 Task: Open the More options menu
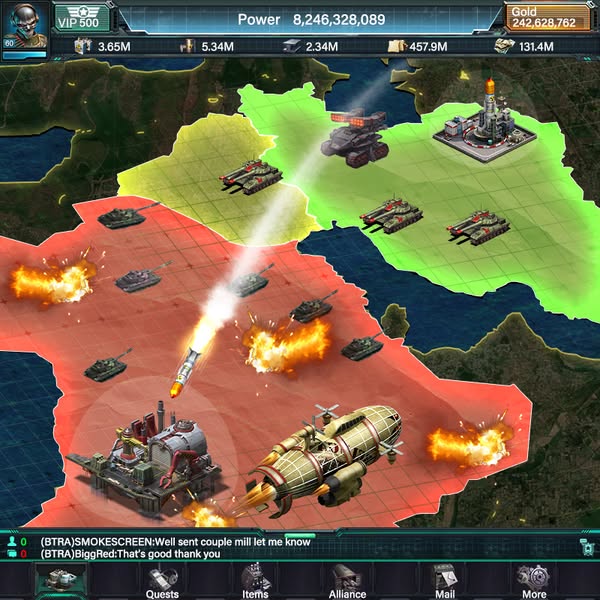coord(533,580)
